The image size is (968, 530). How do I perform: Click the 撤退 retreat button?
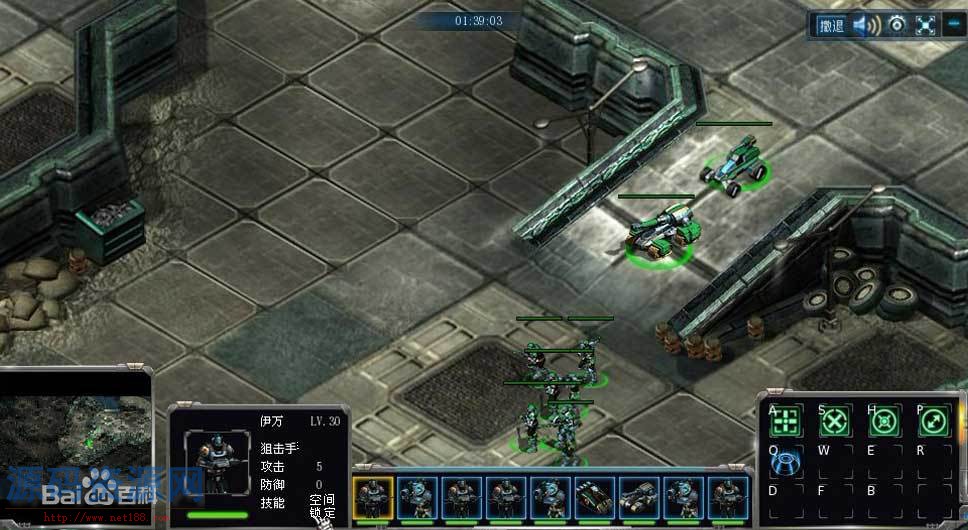(831, 26)
